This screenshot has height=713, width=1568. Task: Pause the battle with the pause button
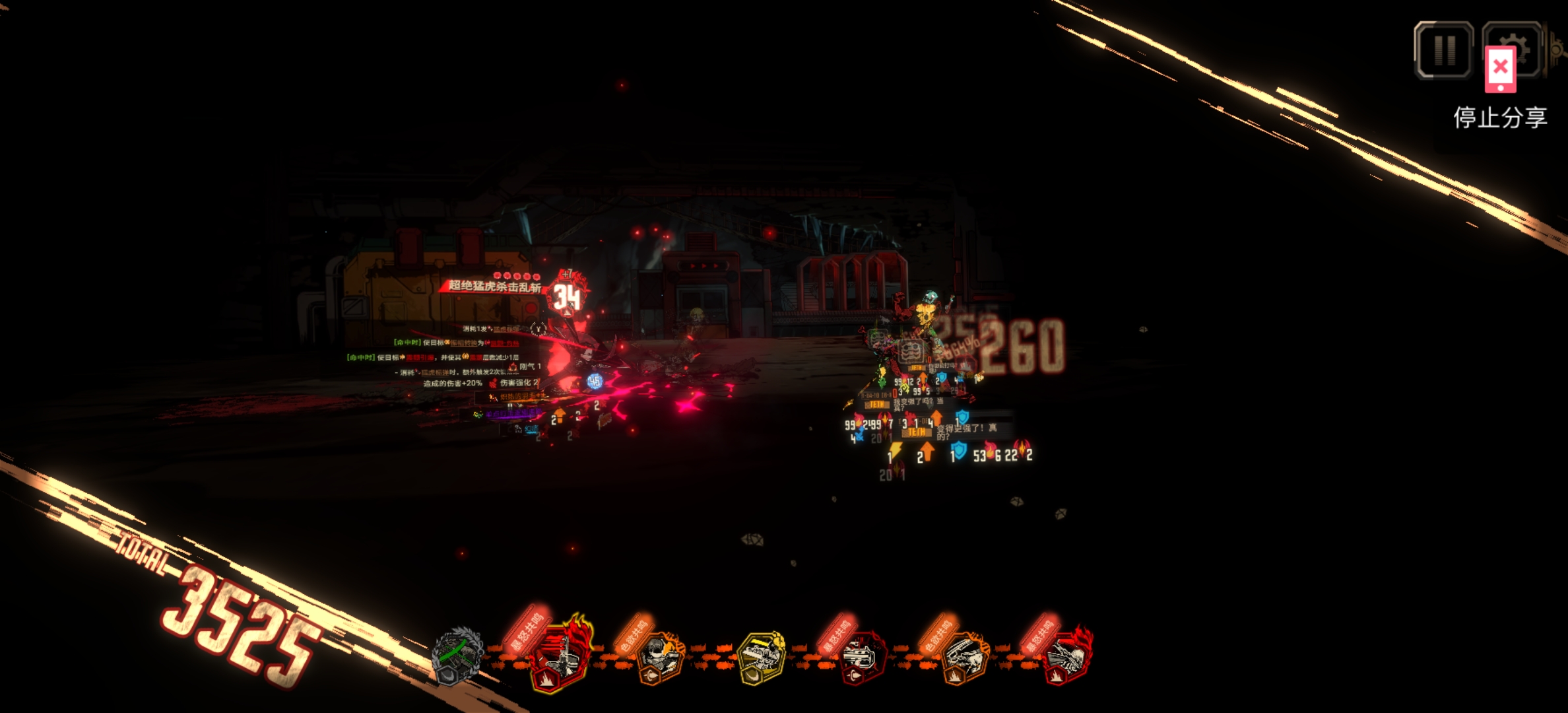coord(1443,50)
